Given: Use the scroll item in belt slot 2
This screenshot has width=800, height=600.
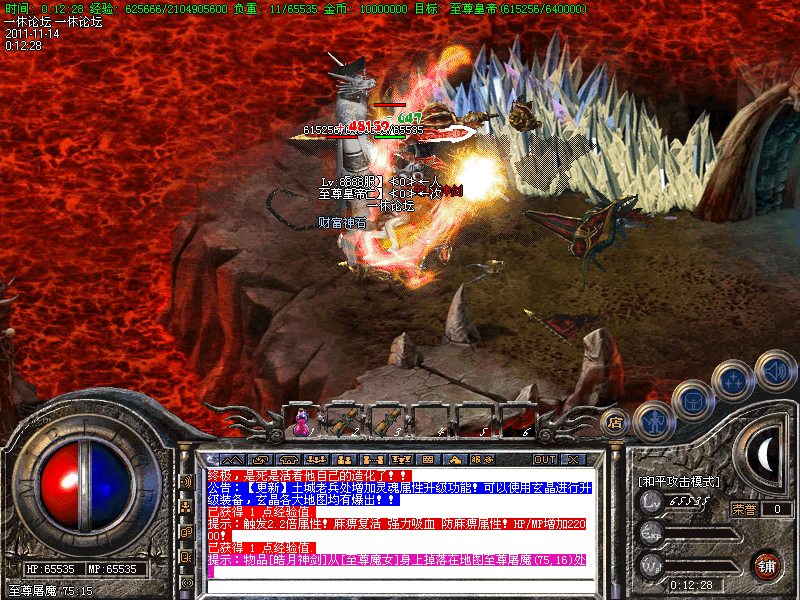Looking at the screenshot, I should point(344,423).
